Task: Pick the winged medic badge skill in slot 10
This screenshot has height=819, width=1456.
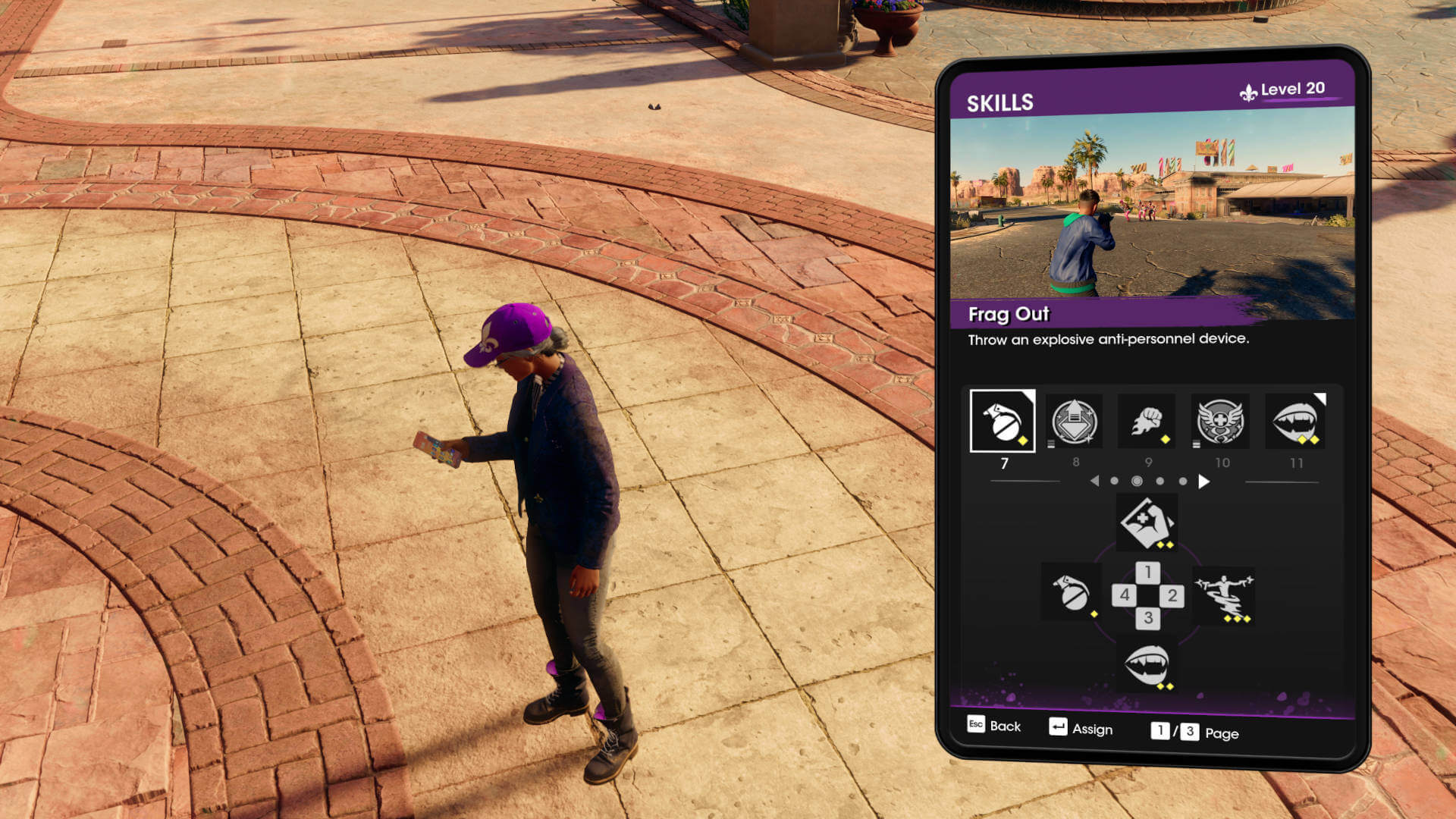Action: click(1220, 422)
